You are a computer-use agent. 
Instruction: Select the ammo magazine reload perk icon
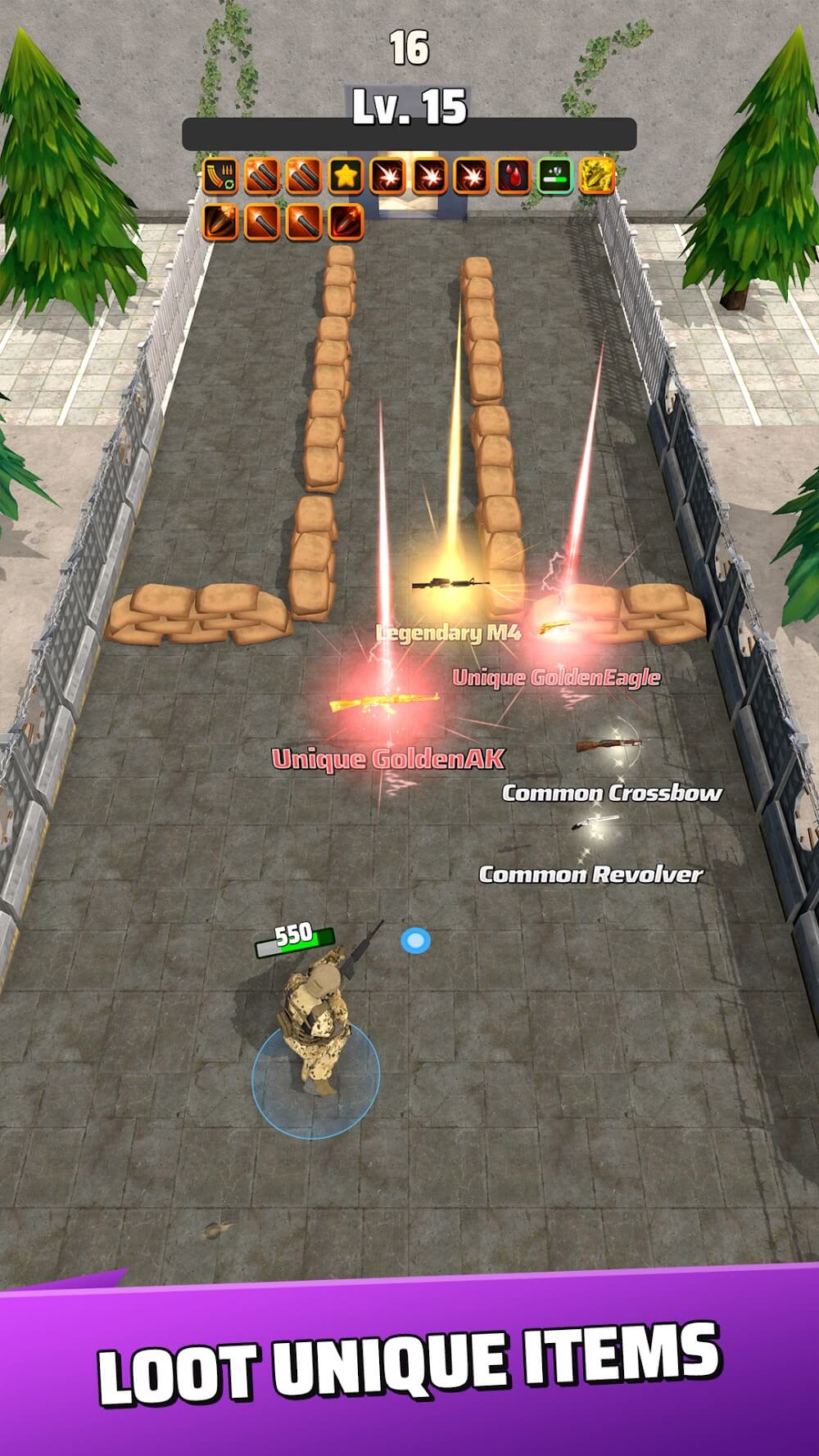click(219, 176)
